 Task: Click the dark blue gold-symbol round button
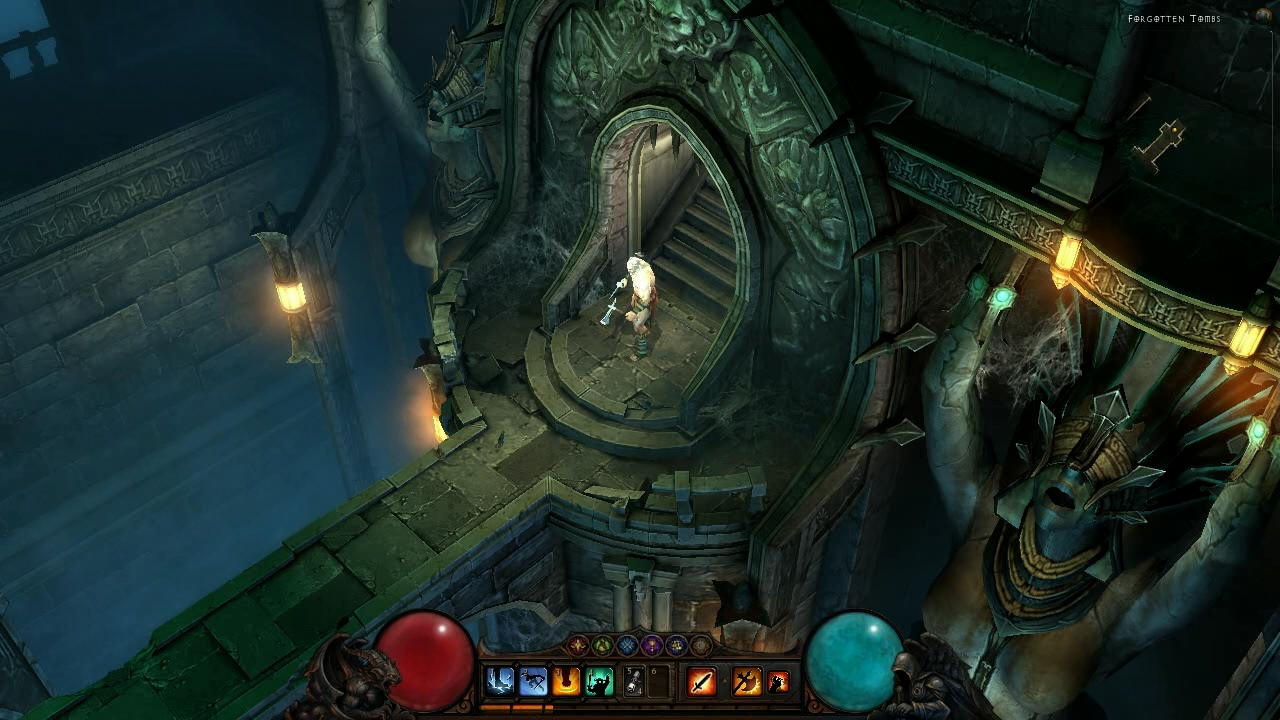tap(676, 645)
